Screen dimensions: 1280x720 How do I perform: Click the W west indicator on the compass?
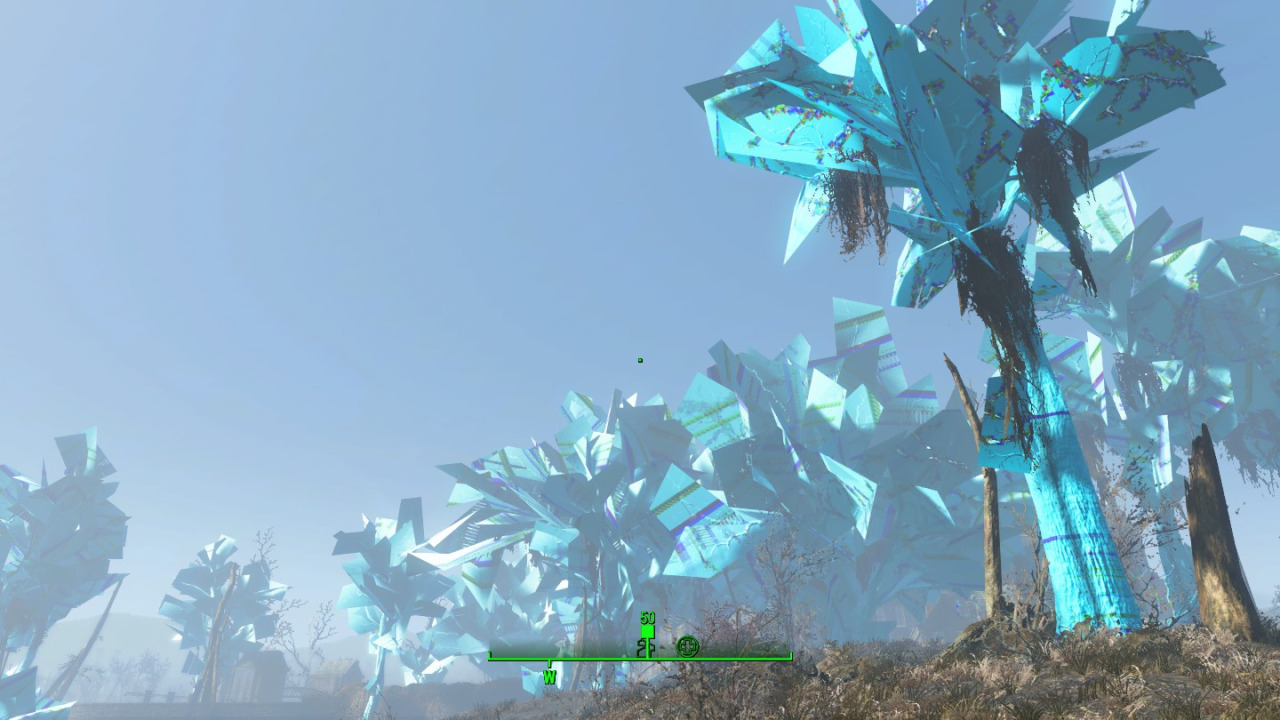(x=549, y=677)
